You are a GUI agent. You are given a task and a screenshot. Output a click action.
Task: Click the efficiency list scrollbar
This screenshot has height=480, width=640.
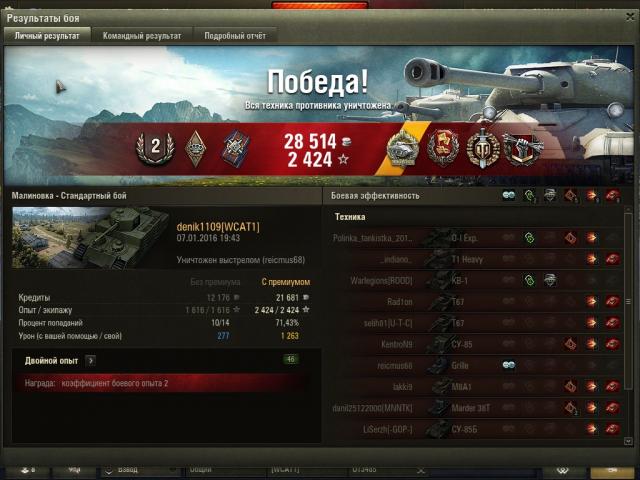(628, 300)
